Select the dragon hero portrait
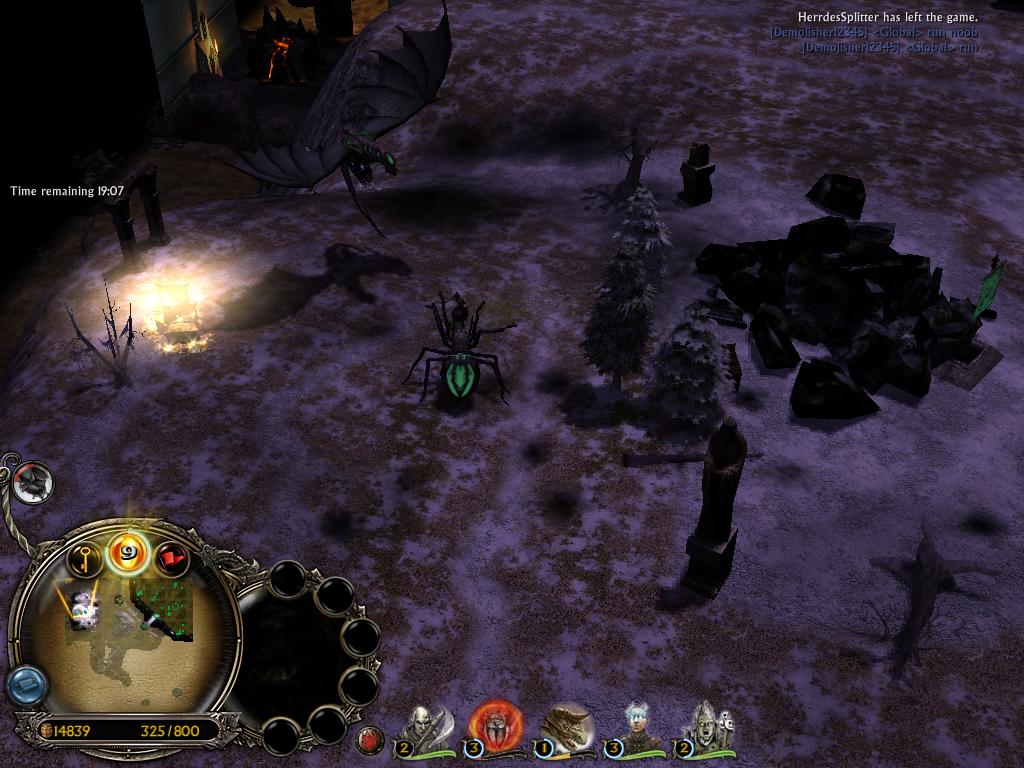Image resolution: width=1024 pixels, height=768 pixels. tap(565, 727)
